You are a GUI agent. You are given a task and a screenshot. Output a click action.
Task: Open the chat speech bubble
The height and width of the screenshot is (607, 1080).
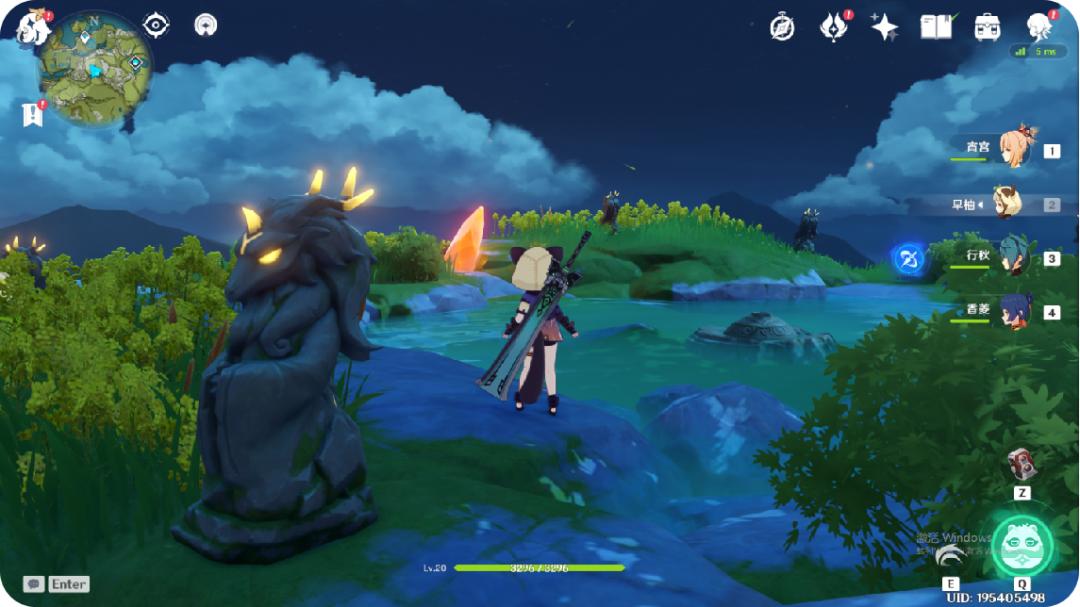pyautogui.click(x=34, y=584)
